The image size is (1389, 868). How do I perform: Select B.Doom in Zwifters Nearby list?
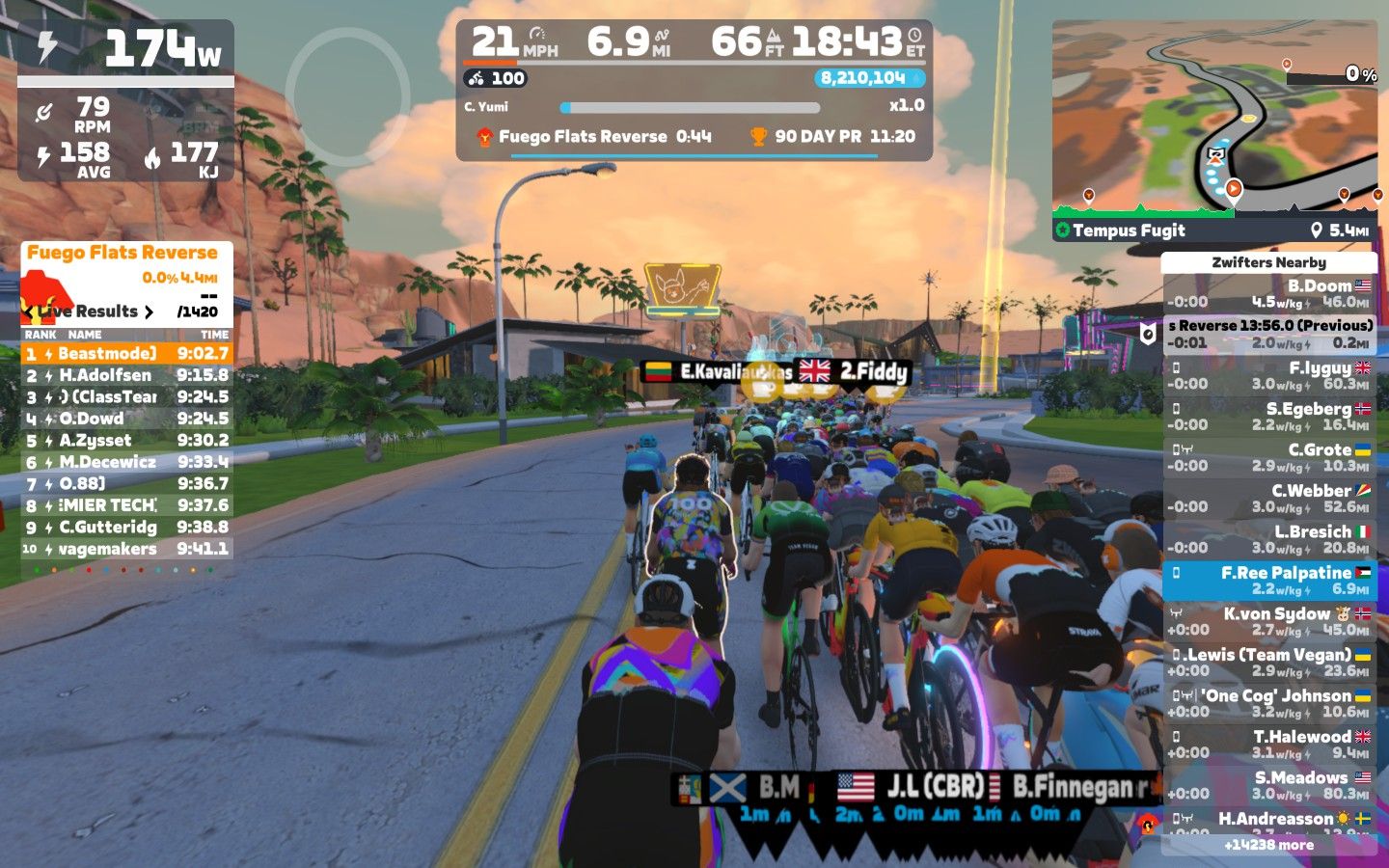tap(1268, 293)
